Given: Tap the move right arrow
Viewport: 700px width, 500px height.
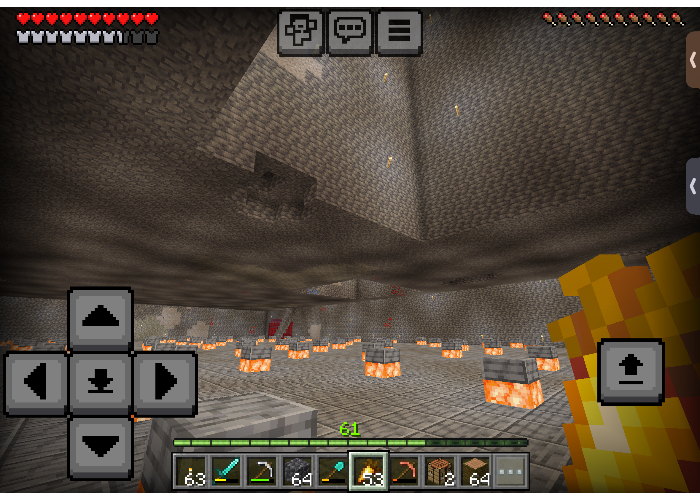Looking at the screenshot, I should pos(164,383).
